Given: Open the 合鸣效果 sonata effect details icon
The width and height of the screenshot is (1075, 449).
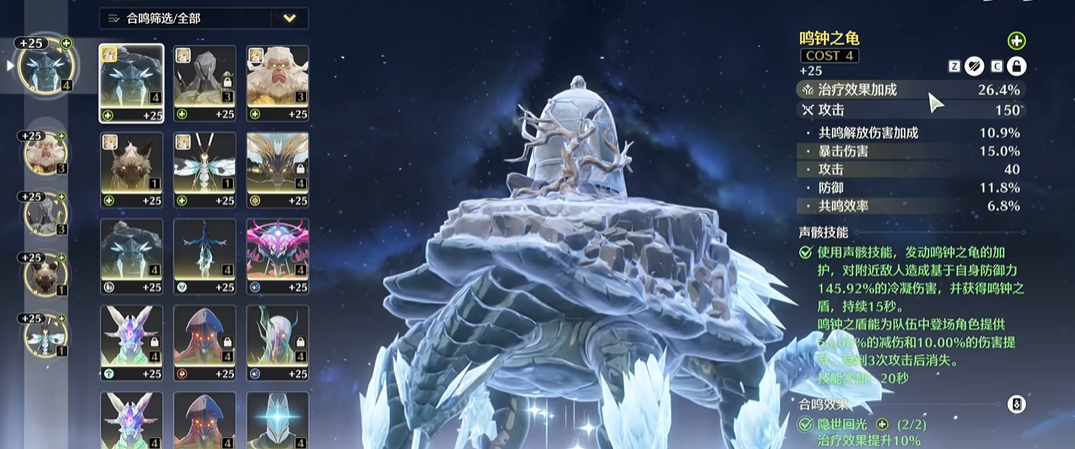Looking at the screenshot, I should pyautogui.click(x=1016, y=404).
